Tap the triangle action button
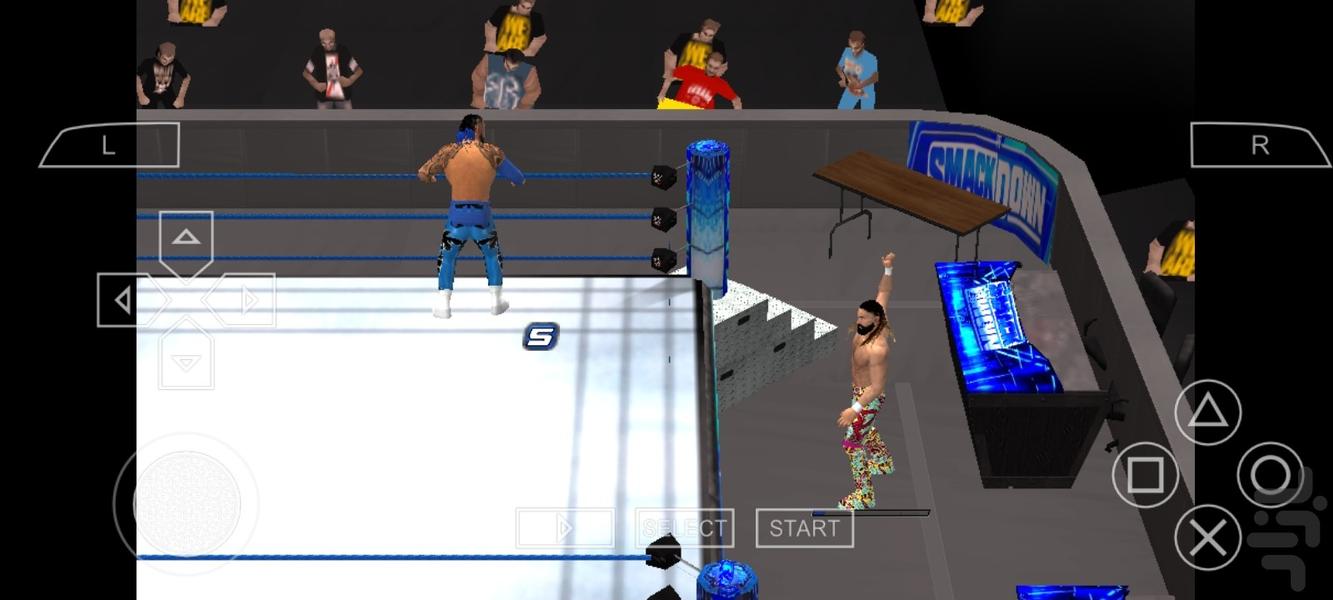This screenshot has width=1333, height=600. coord(1207,412)
